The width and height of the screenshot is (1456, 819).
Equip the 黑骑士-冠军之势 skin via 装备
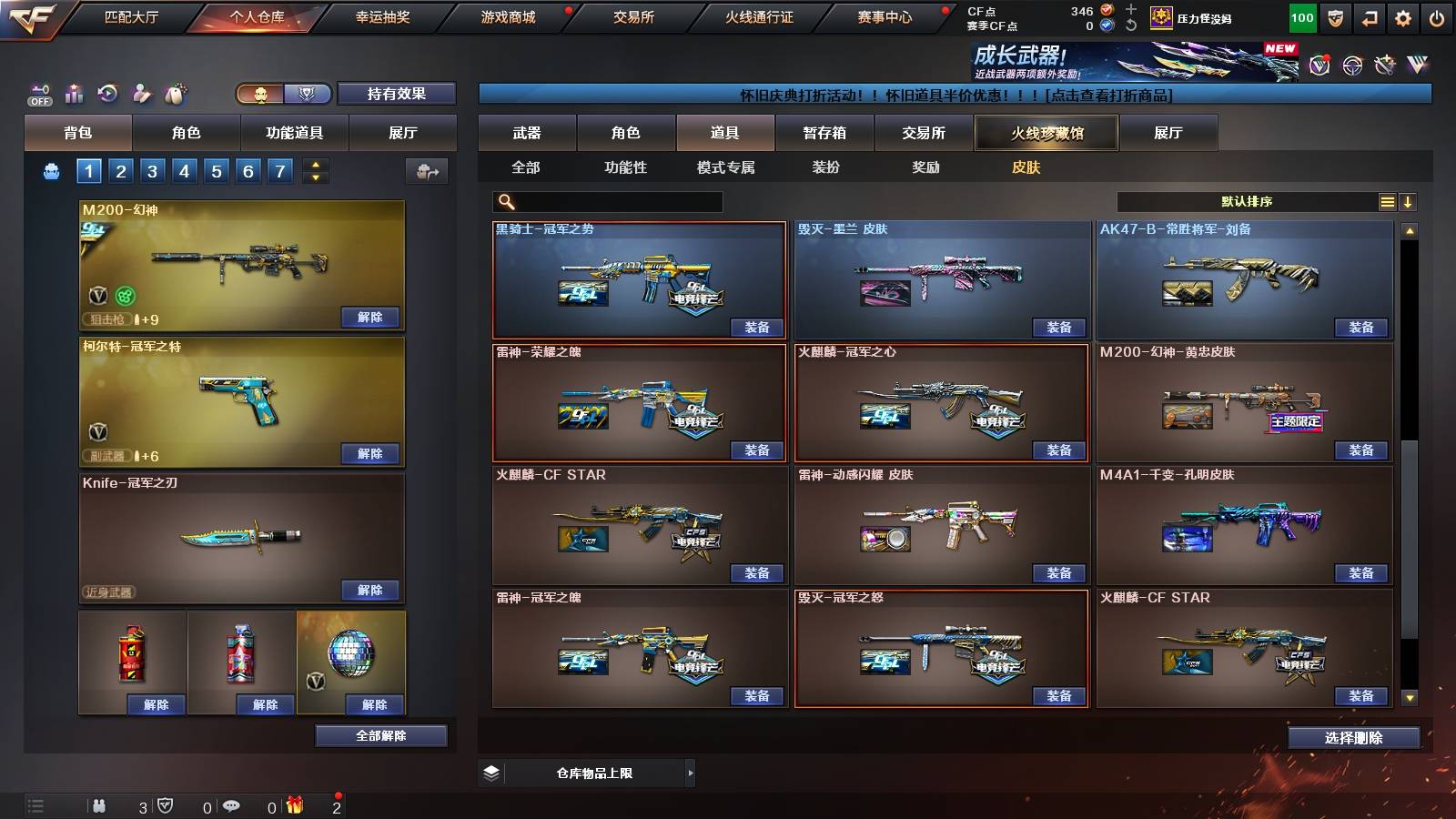[x=755, y=327]
